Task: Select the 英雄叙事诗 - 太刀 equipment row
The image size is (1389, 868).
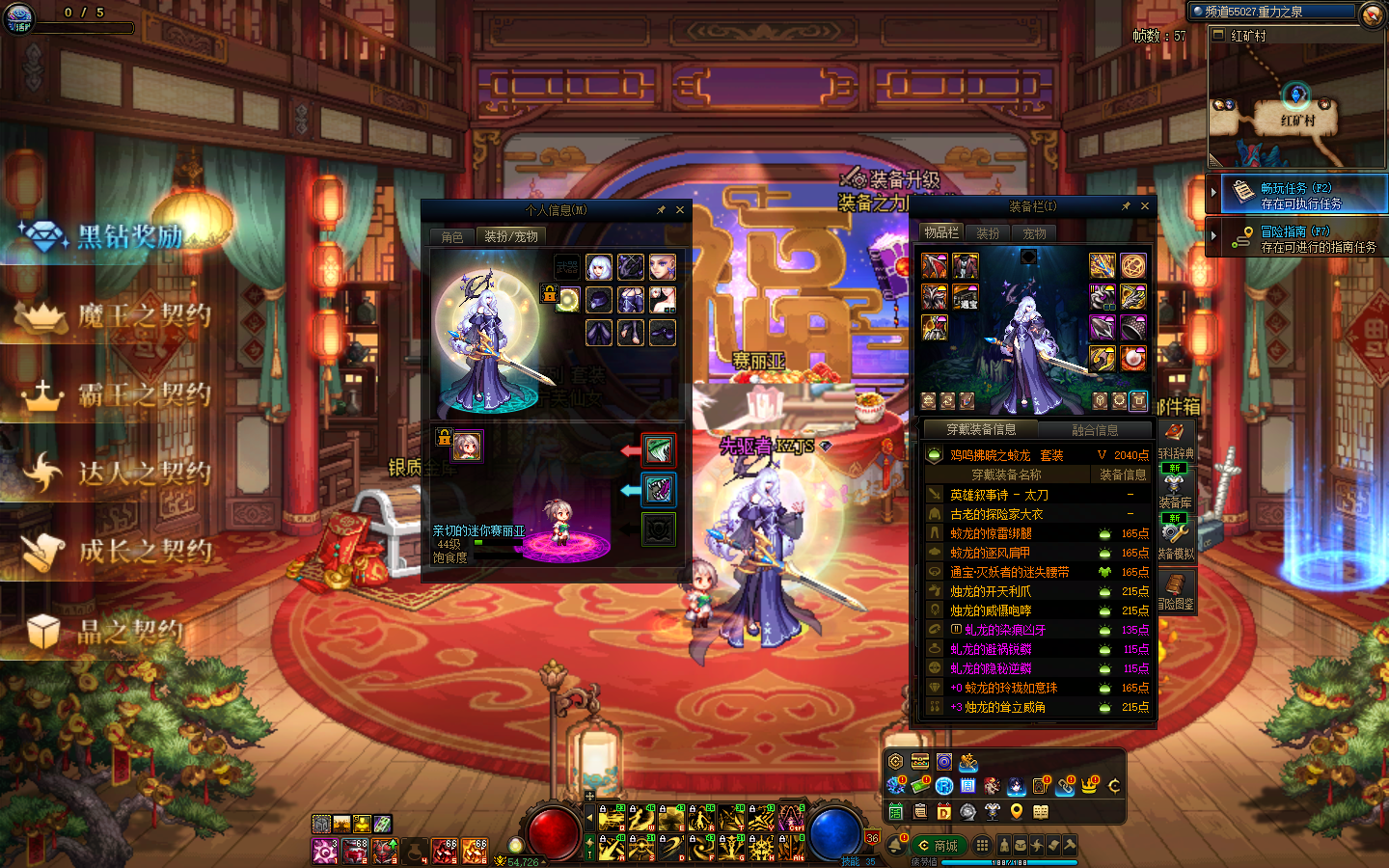Action: [999, 495]
